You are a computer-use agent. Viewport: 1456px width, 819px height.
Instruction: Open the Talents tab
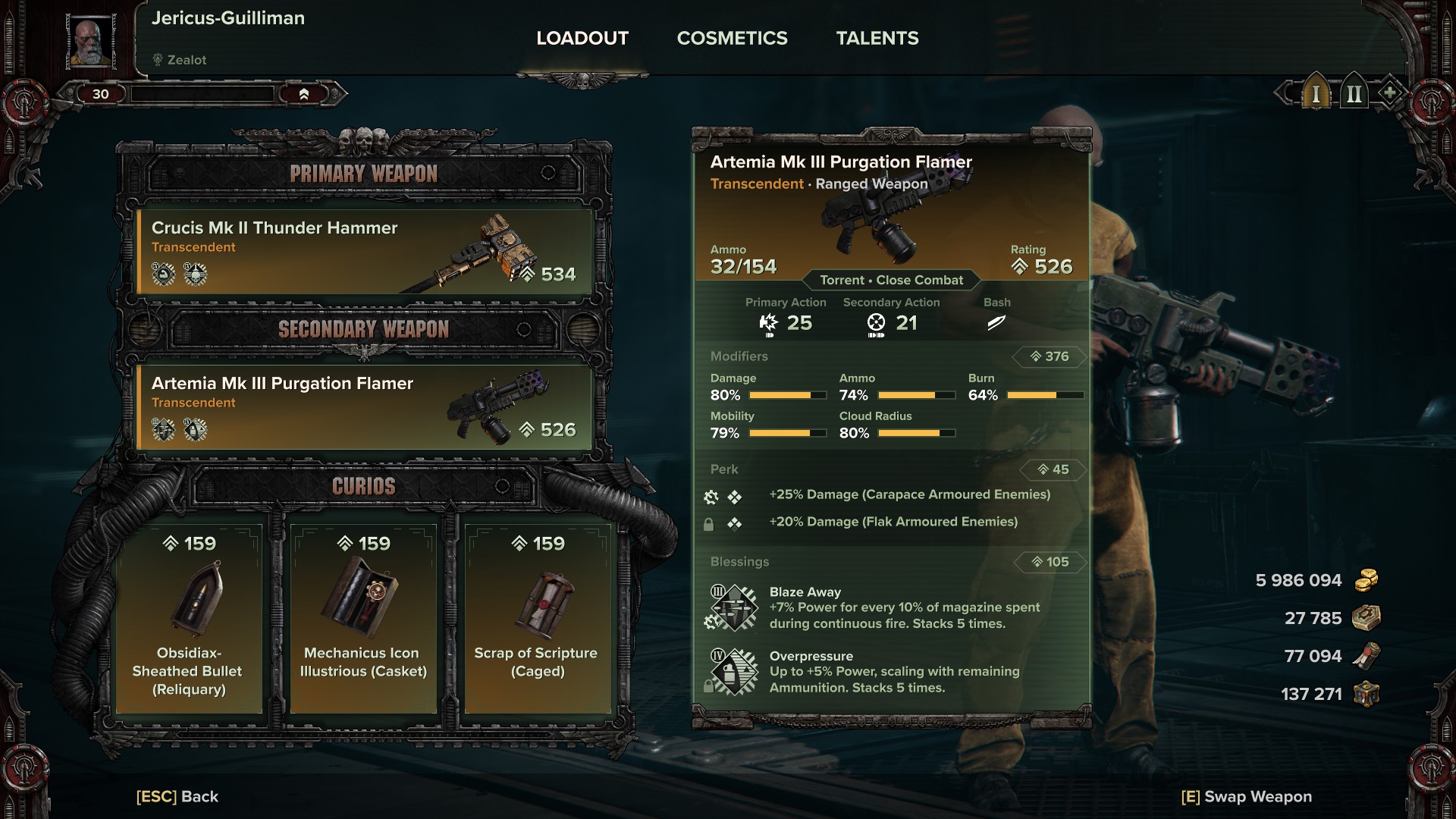click(877, 38)
